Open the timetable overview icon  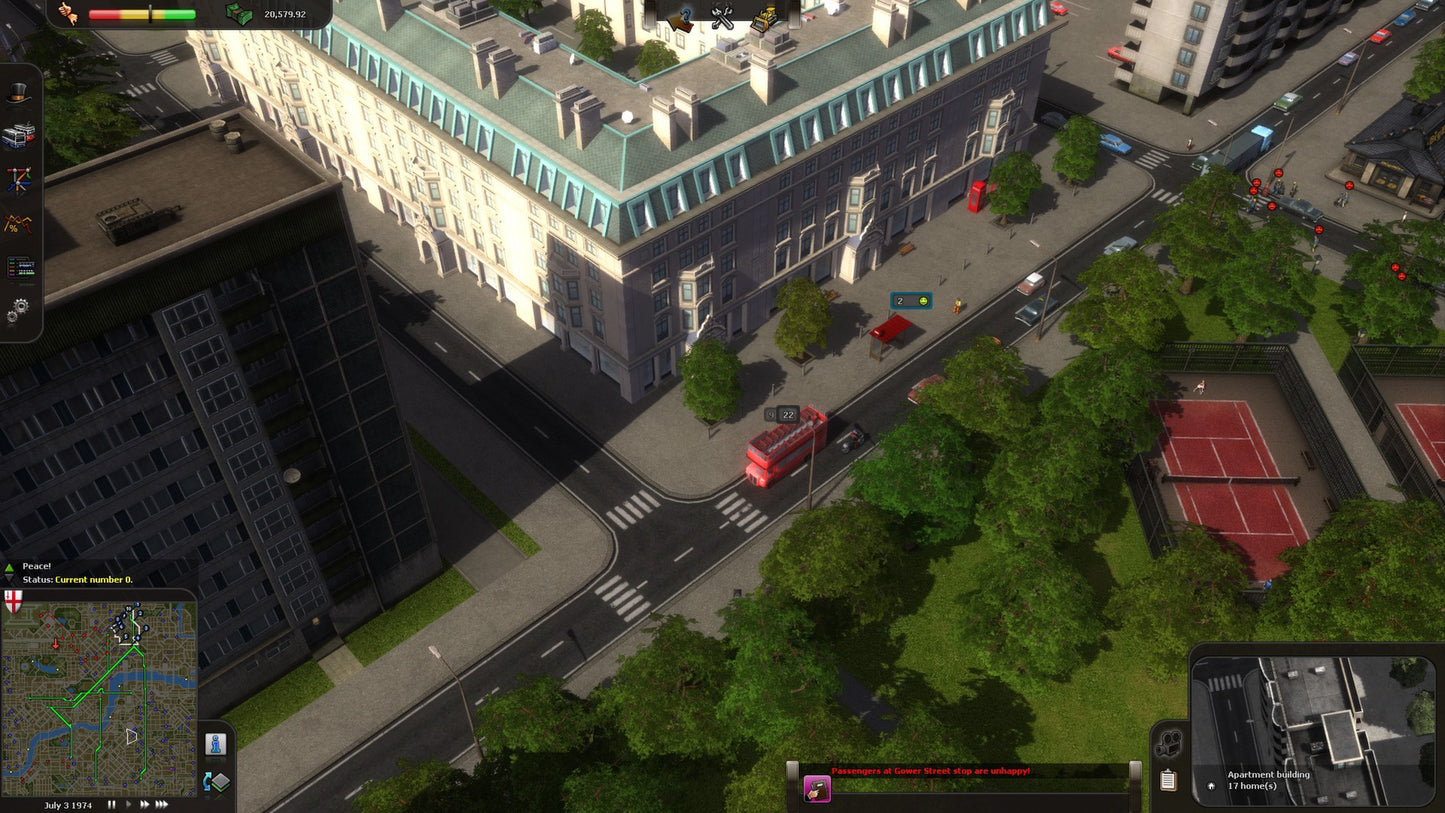pyautogui.click(x=20, y=268)
